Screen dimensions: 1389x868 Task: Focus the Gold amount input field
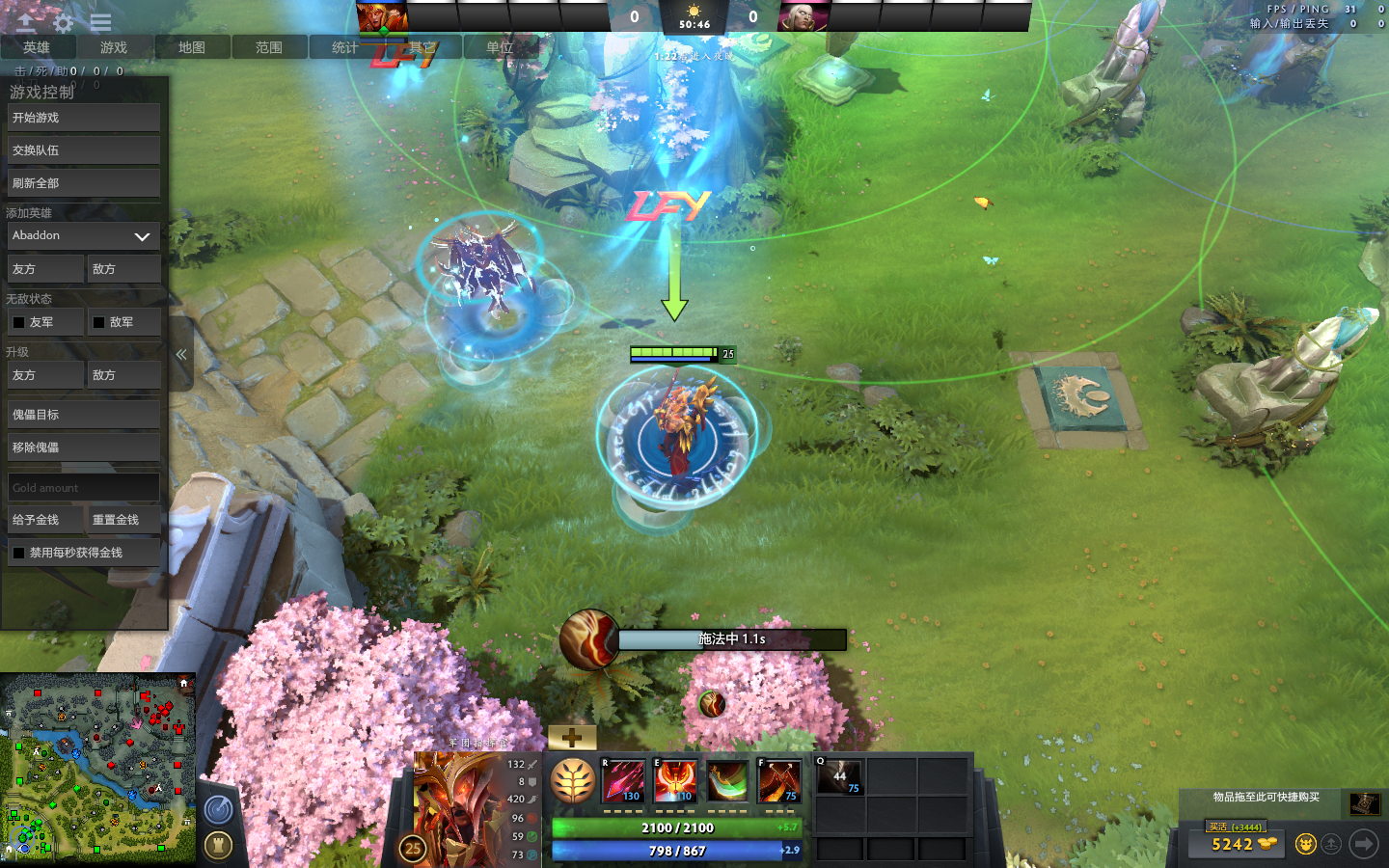coord(83,488)
